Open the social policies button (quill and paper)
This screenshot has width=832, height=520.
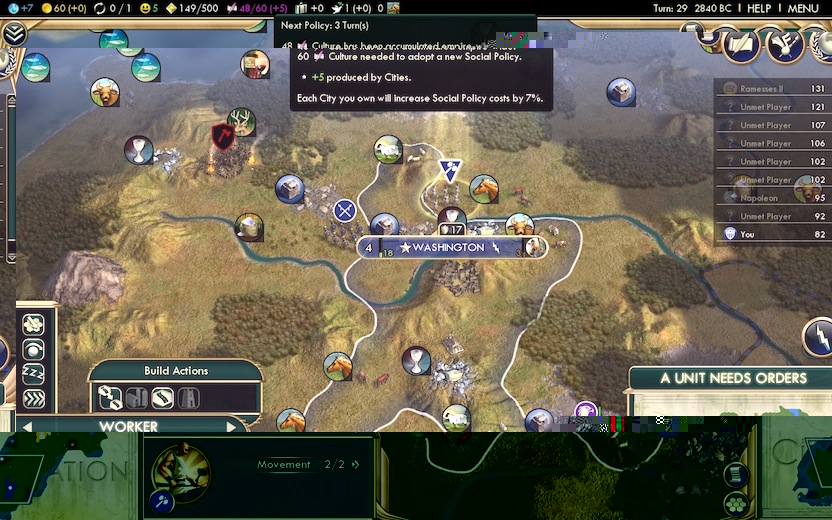point(742,44)
